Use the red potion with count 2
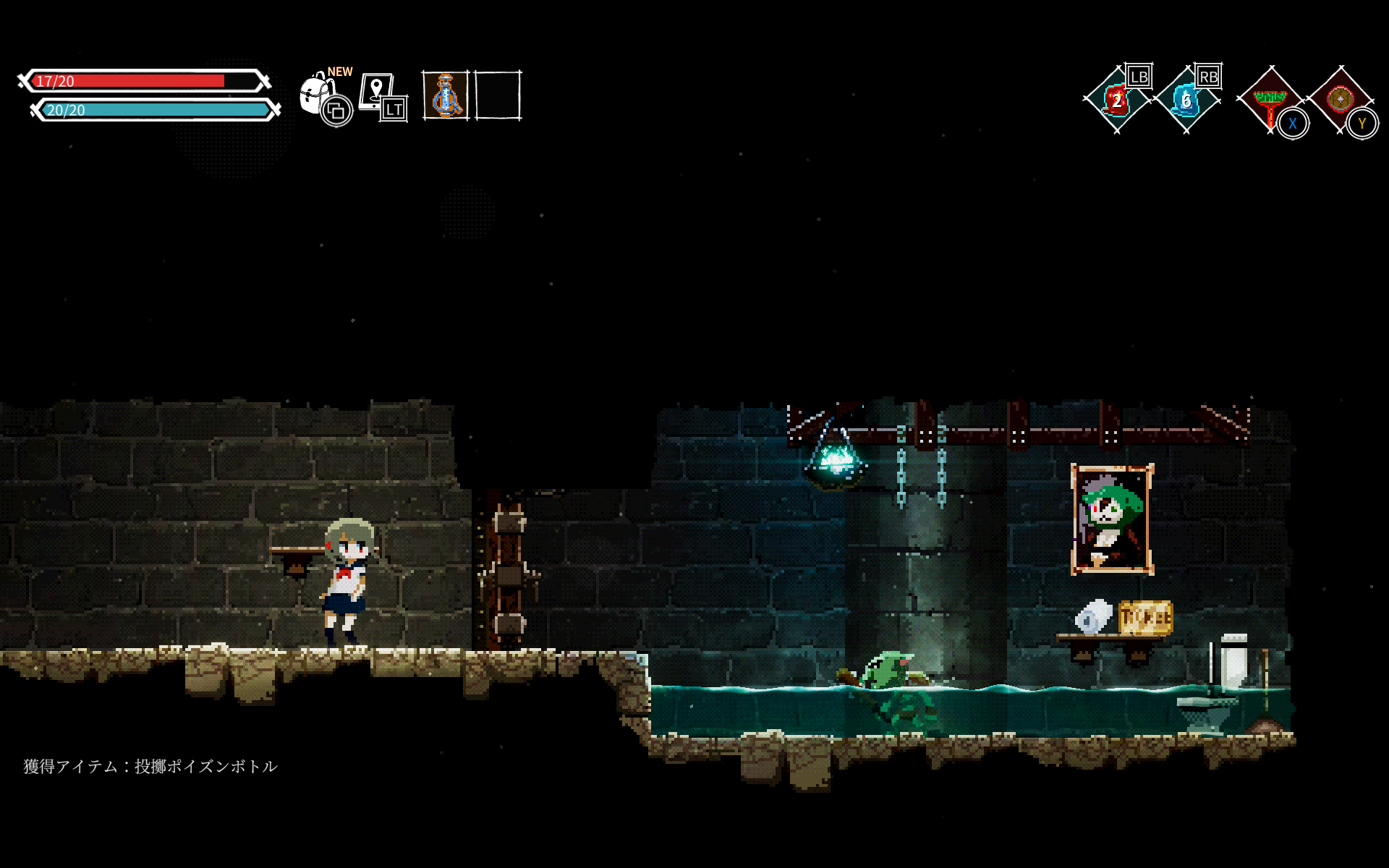Image resolution: width=1389 pixels, height=868 pixels. tap(1116, 100)
